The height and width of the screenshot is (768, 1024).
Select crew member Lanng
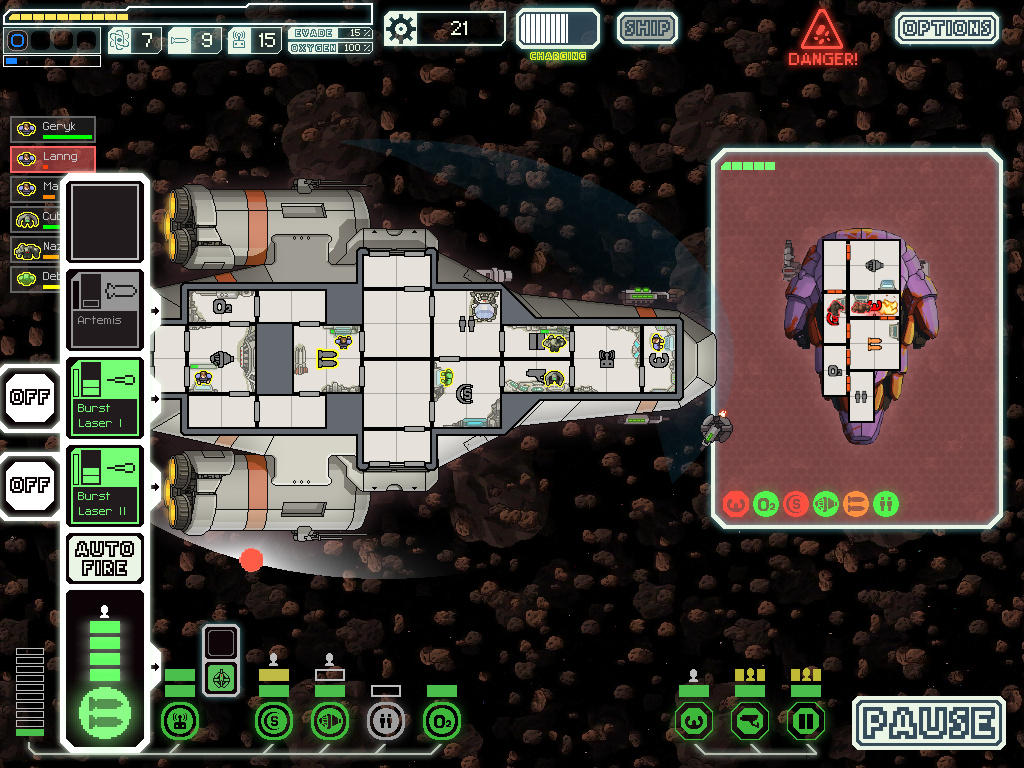coord(53,158)
